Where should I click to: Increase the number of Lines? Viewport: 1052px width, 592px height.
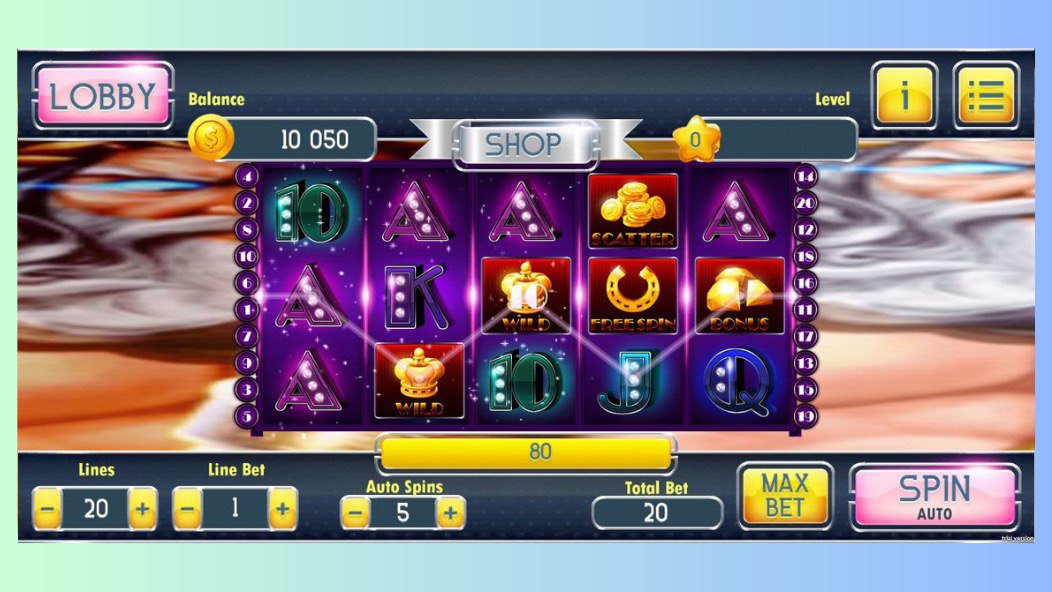pos(143,510)
